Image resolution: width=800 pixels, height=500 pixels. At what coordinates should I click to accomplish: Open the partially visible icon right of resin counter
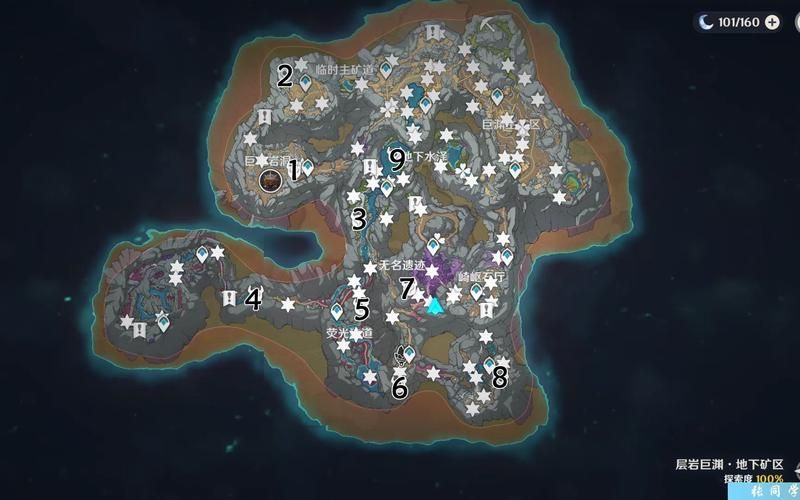[x=796, y=23]
